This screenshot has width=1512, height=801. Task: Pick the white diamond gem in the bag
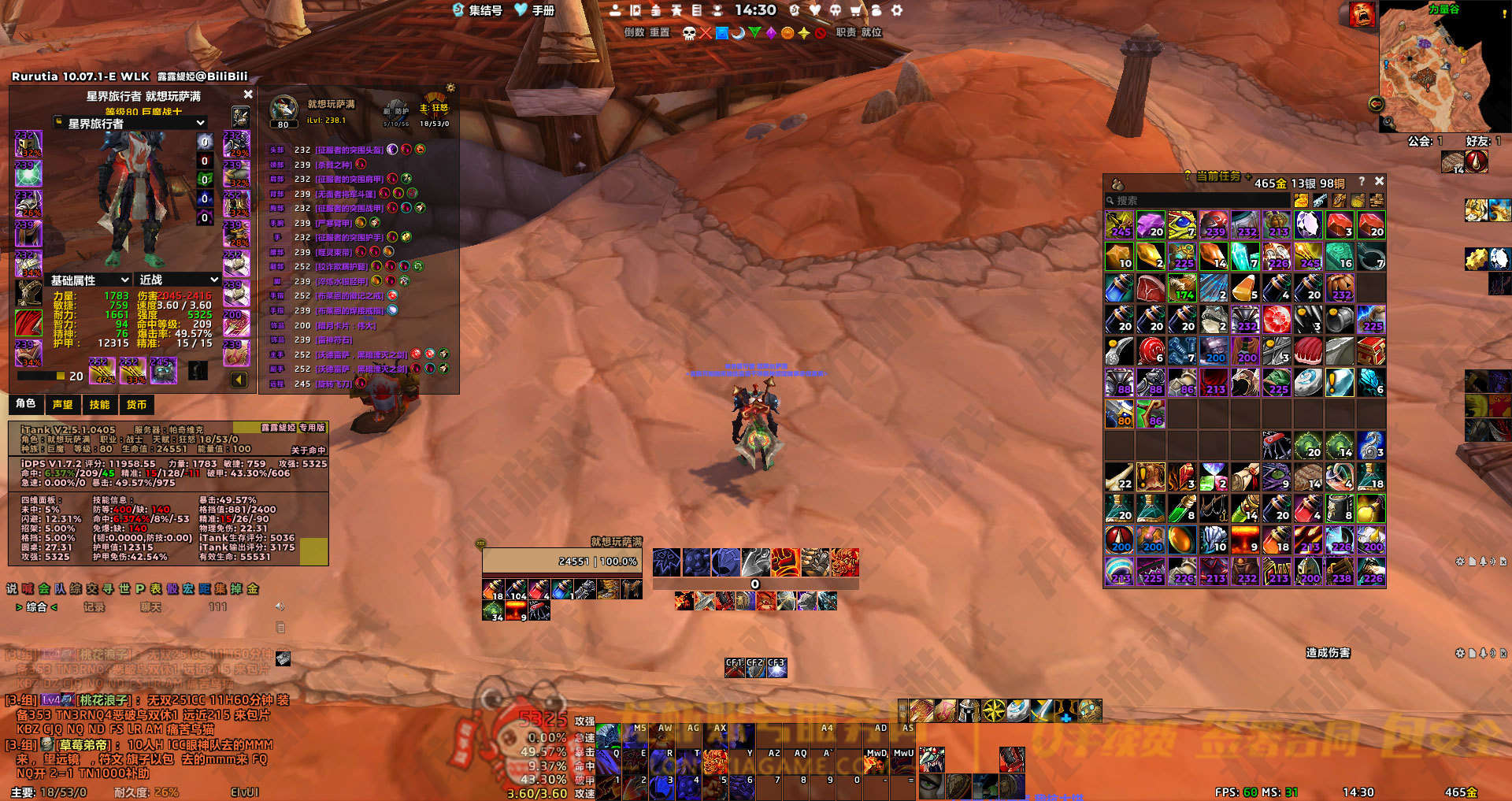(1308, 225)
